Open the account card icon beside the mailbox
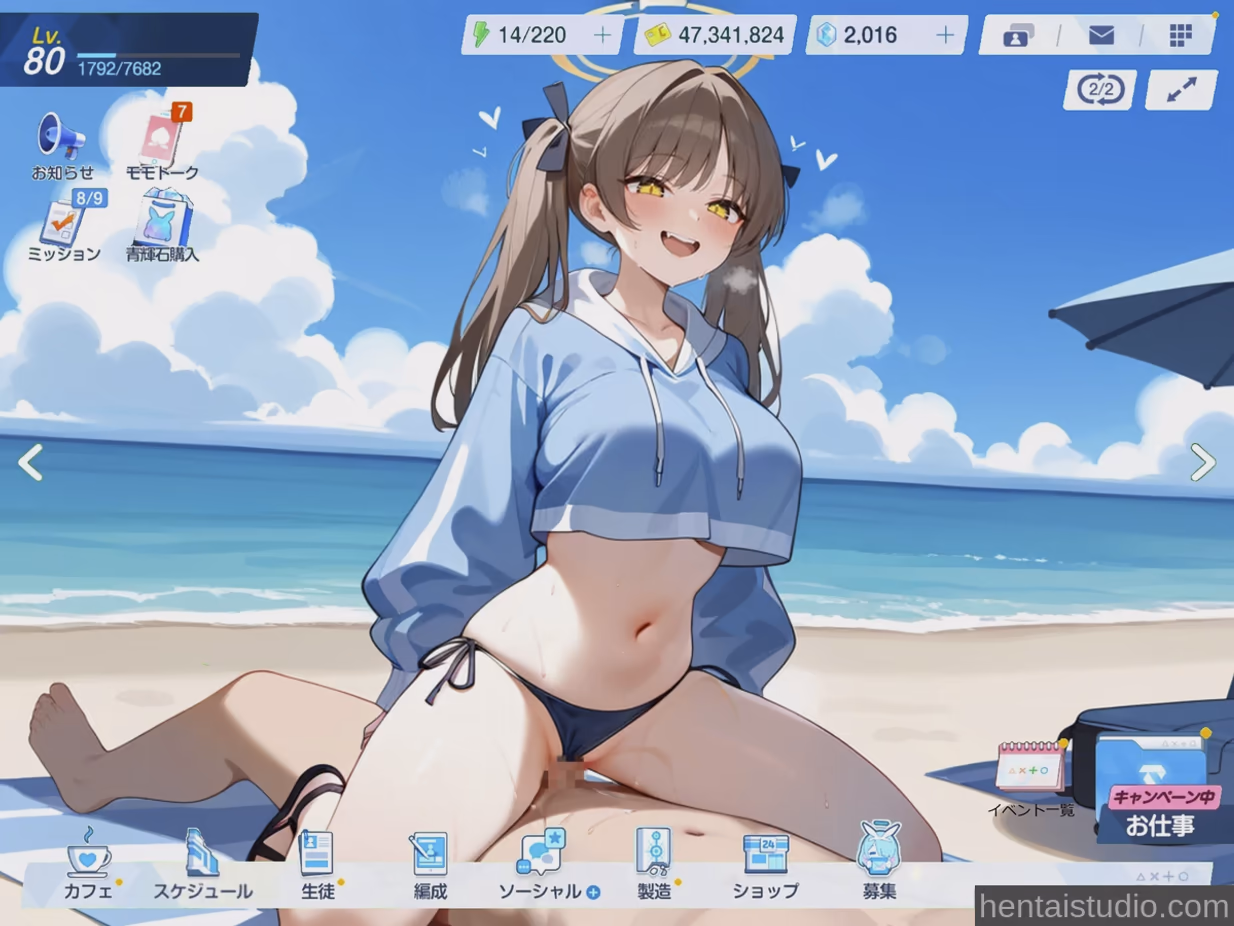 click(1018, 35)
